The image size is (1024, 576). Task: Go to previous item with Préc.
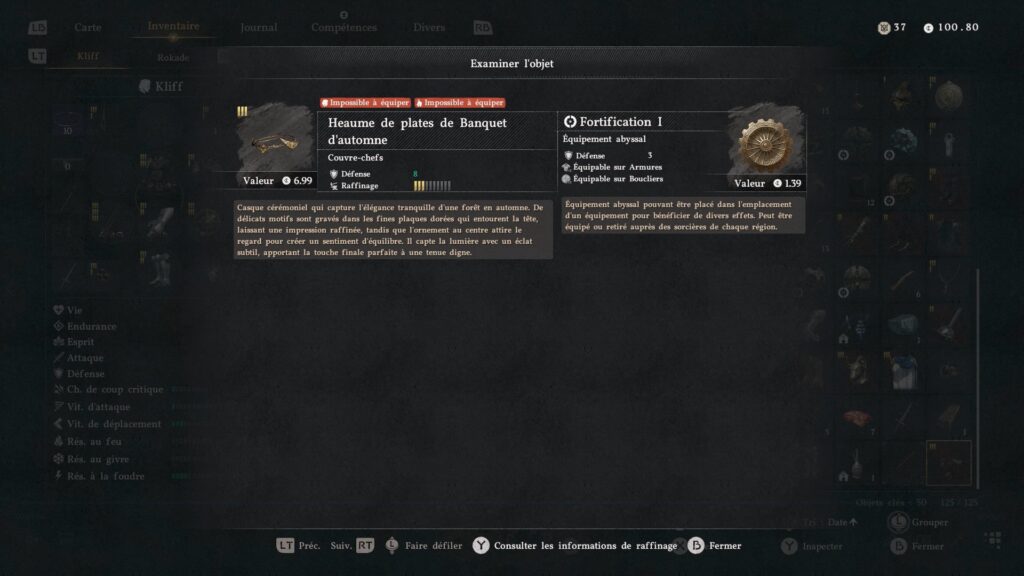pyautogui.click(x=299, y=546)
